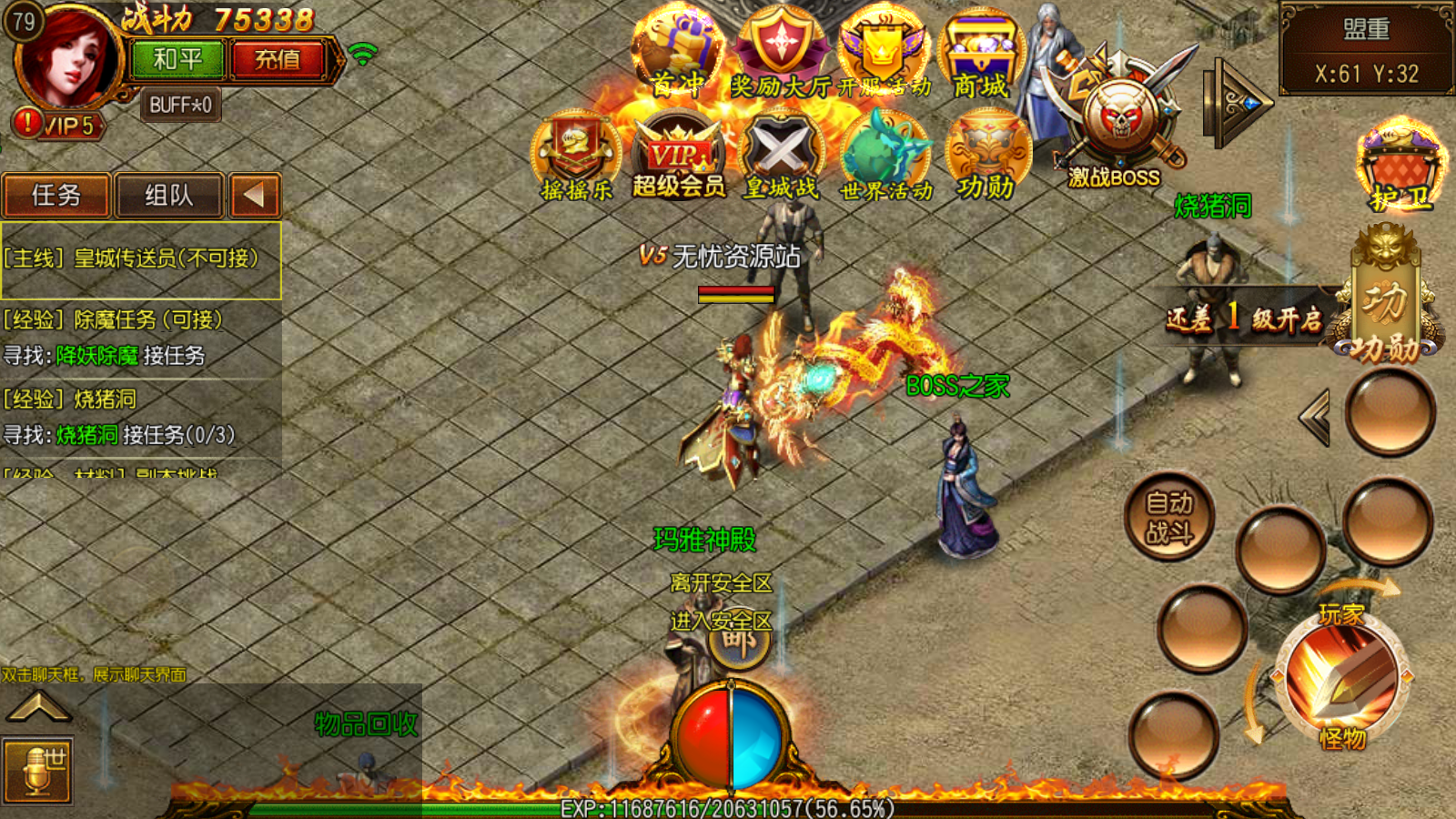The image size is (1456, 819).
Task: Open the 超级会员 VIP membership icon
Action: pos(679,157)
